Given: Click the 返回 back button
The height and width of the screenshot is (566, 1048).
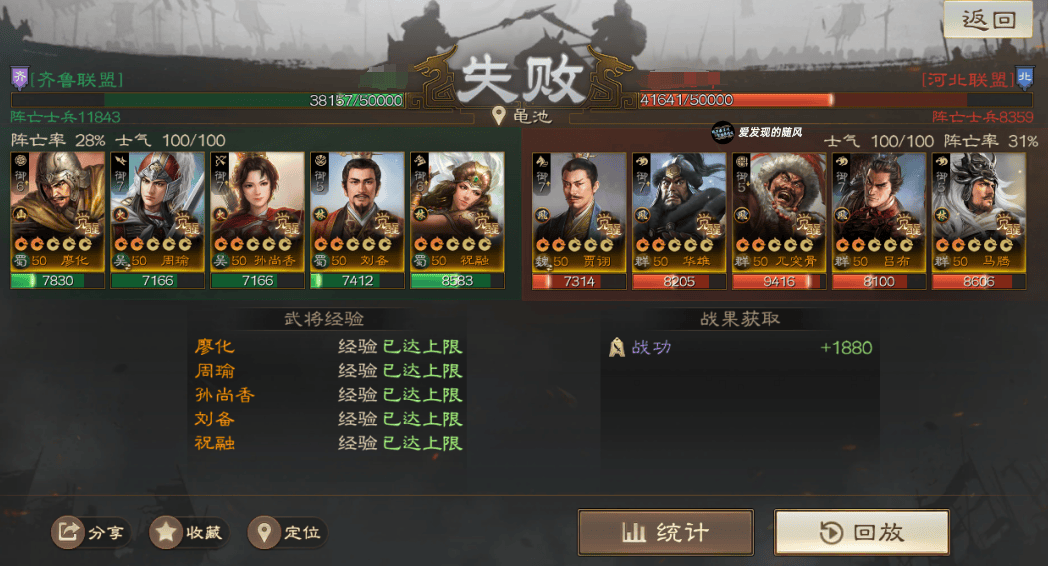Looking at the screenshot, I should 988,19.
